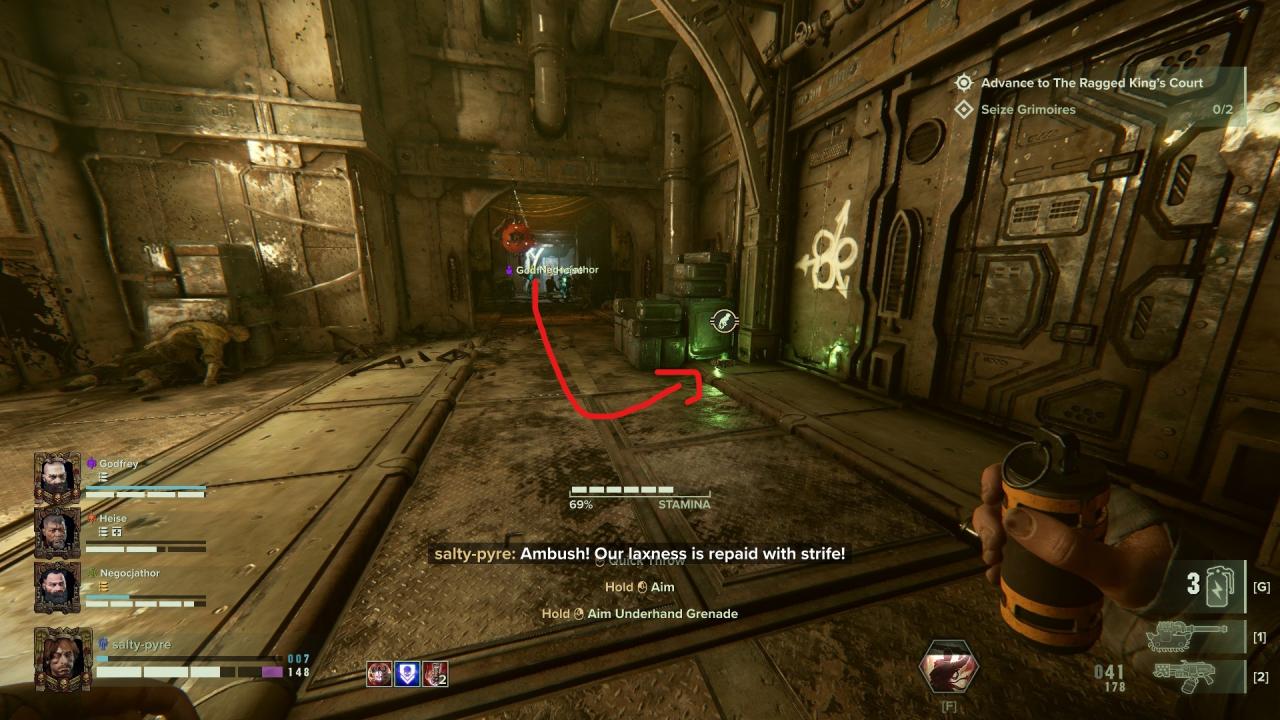Switch to the chain weapon slot
This screenshot has width=1280, height=720.
(x=1191, y=634)
